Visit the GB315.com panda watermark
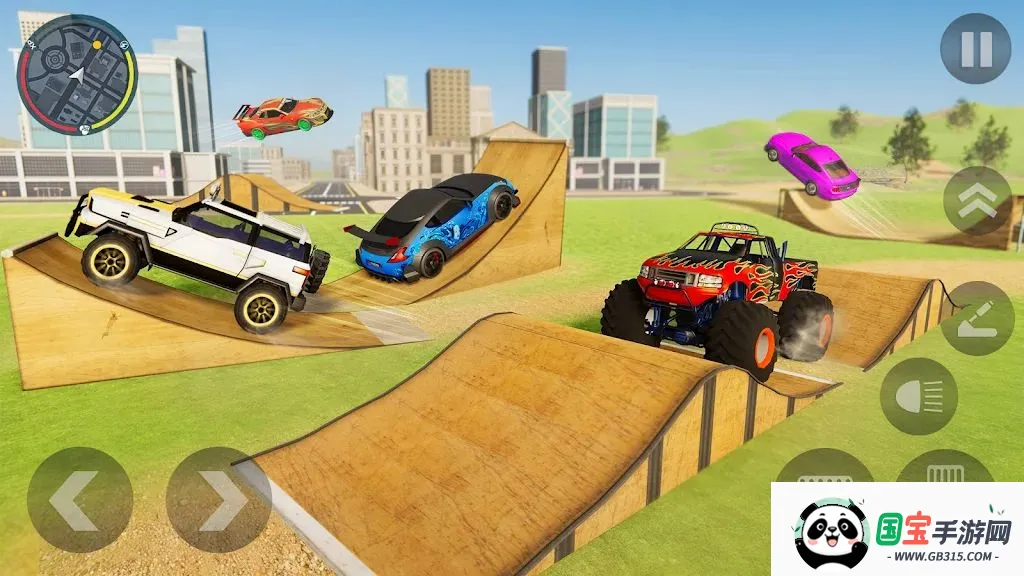The width and height of the screenshot is (1024, 576). pos(897,530)
